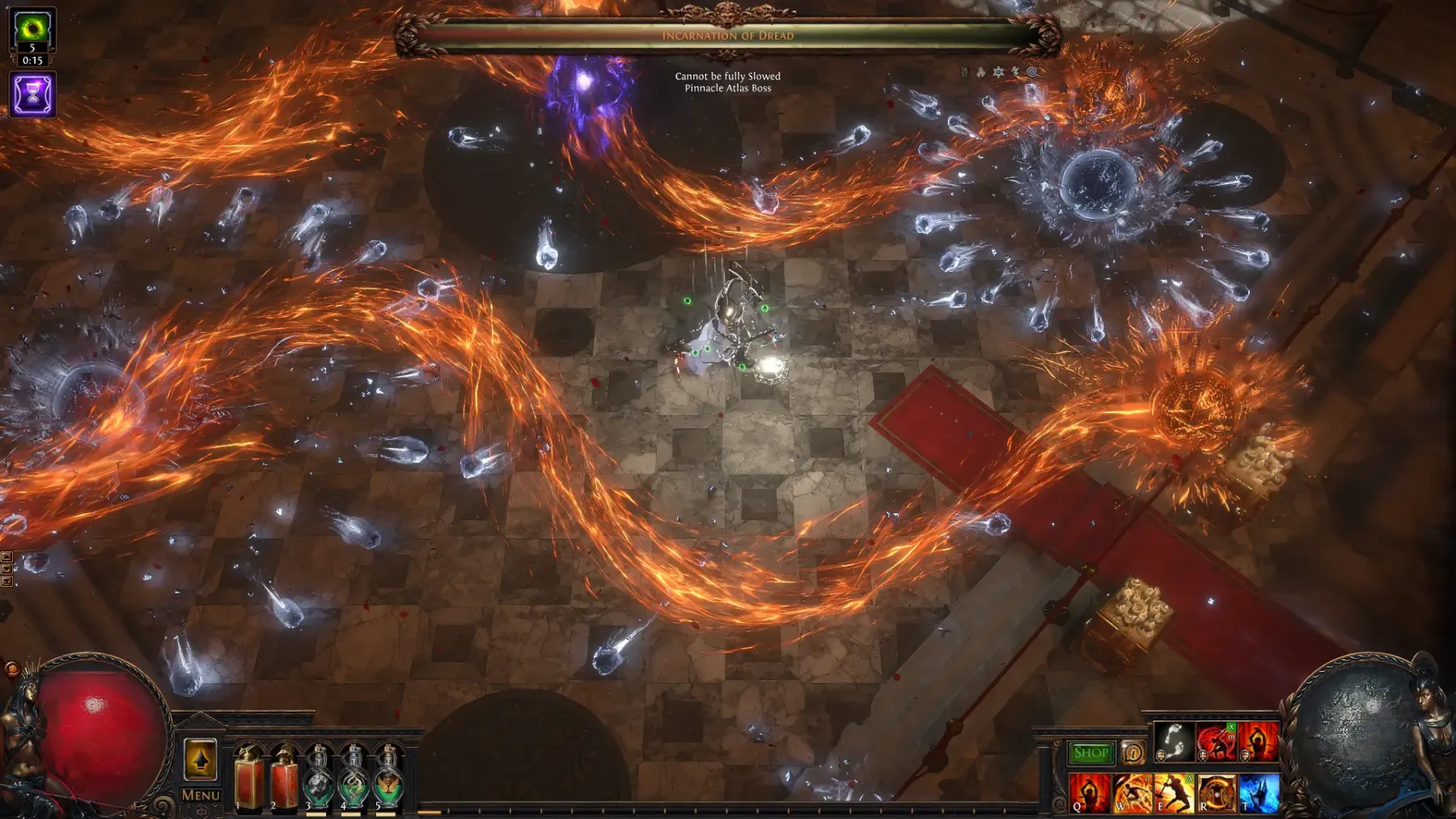1456x819 pixels.
Task: Click the glowing level-up arrow button
Action: pyautogui.click(x=201, y=760)
